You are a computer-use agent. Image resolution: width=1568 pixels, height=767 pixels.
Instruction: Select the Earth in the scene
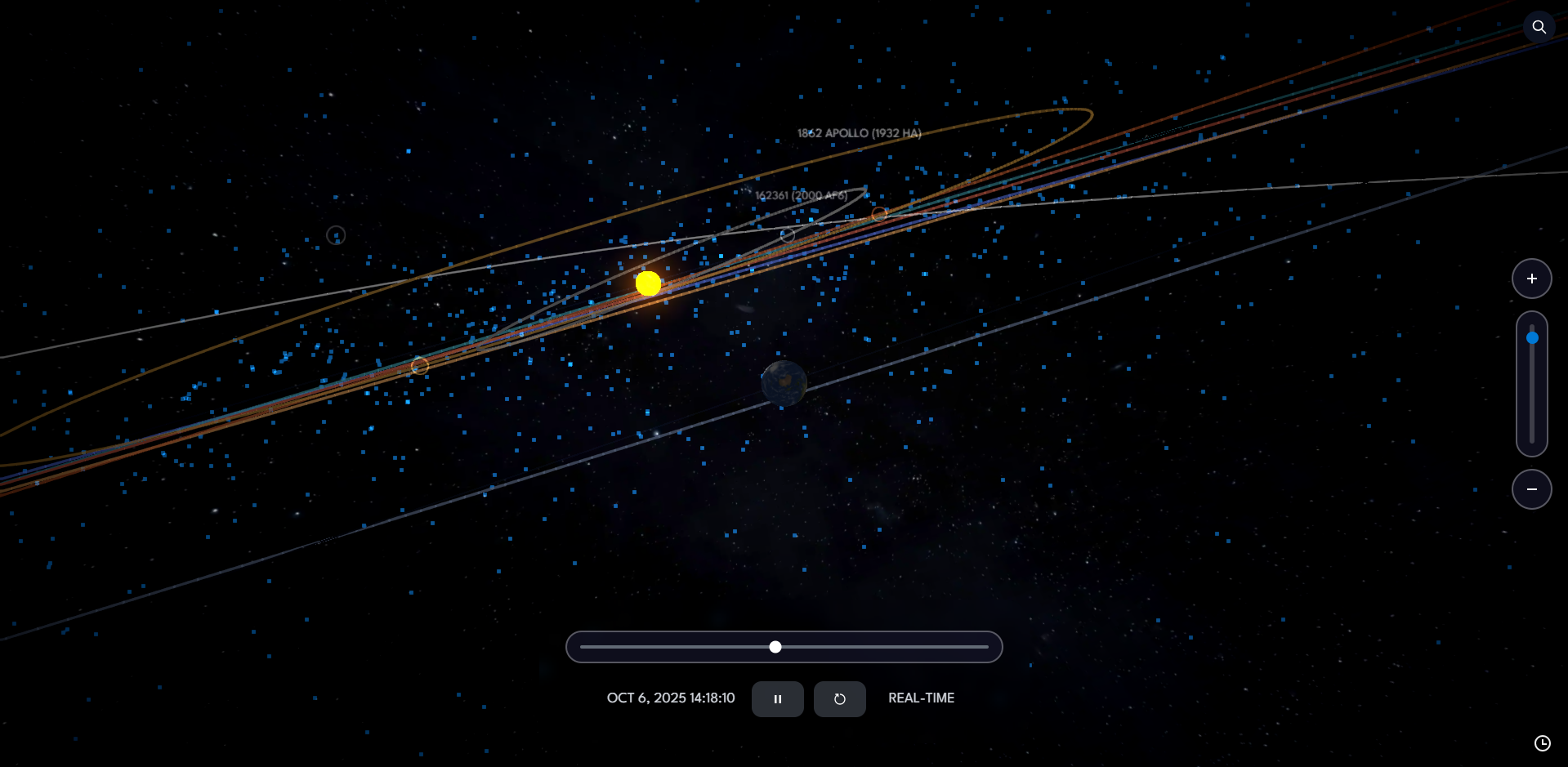pos(784,384)
